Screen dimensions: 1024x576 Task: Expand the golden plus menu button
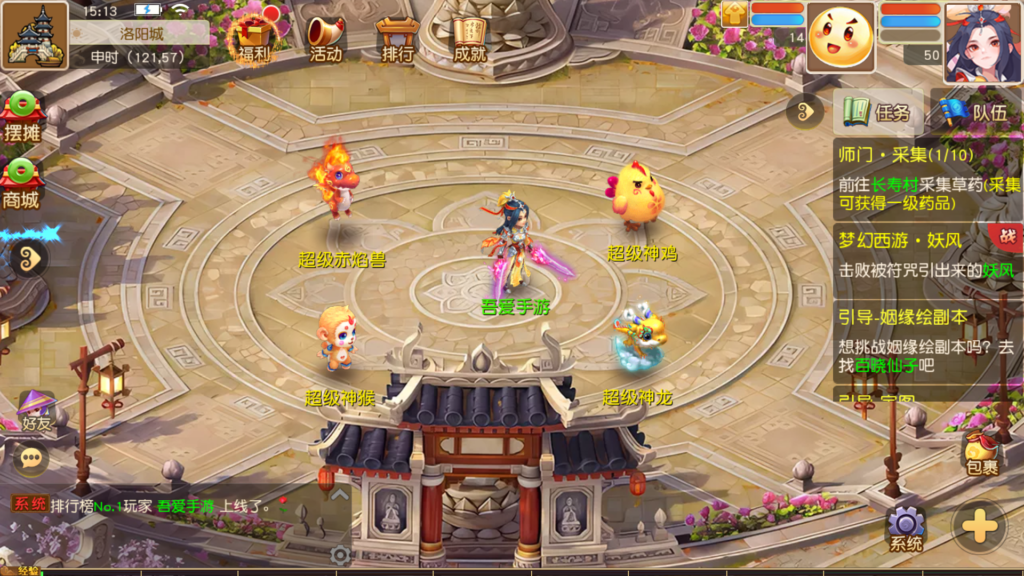[x=979, y=525]
